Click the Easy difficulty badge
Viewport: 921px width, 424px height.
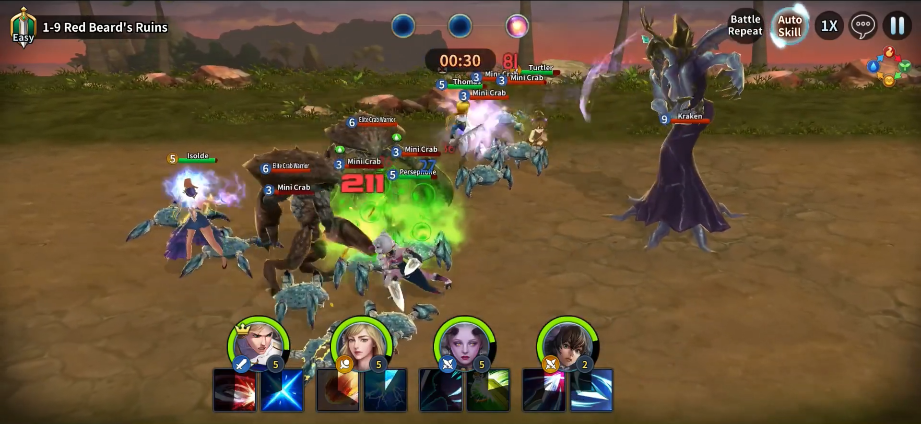(22, 27)
